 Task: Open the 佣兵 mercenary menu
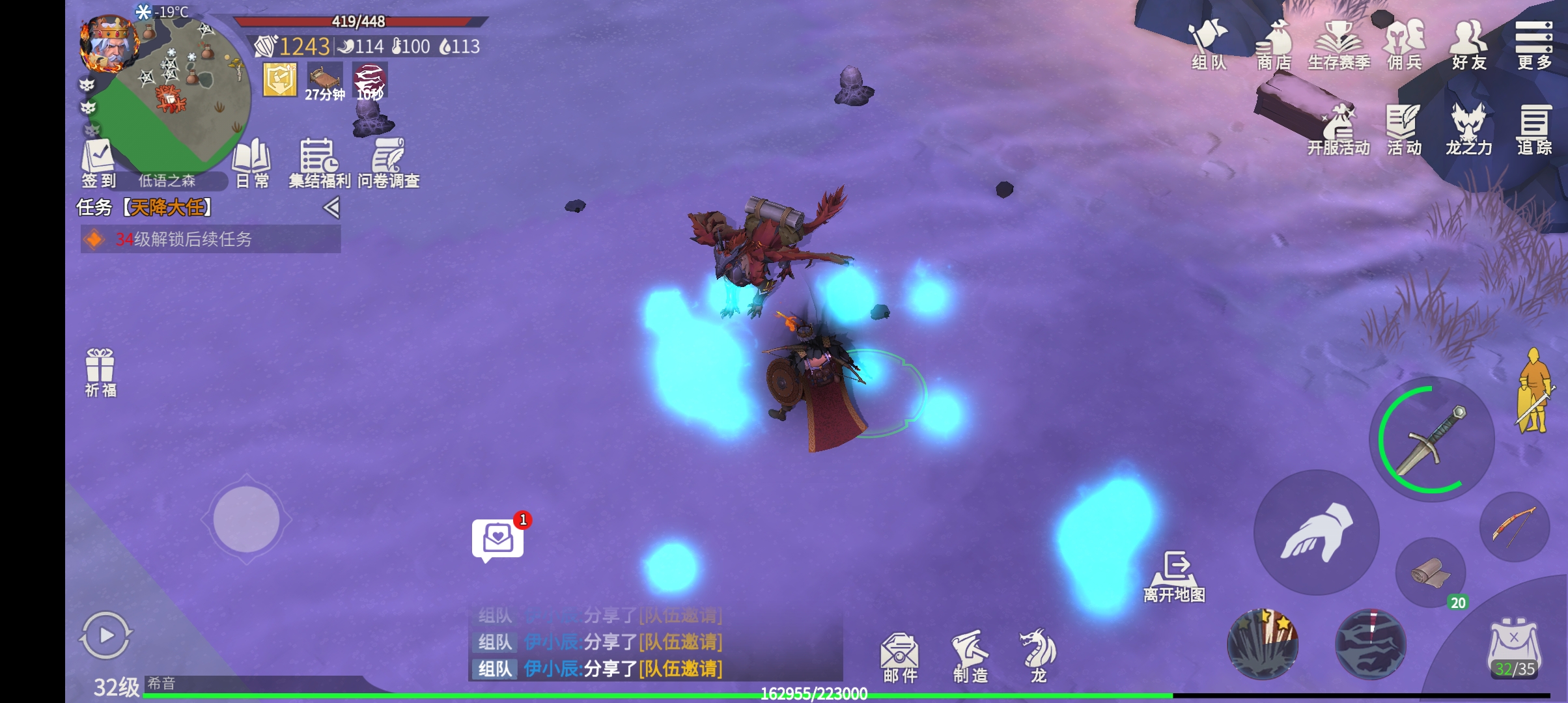[x=1404, y=44]
